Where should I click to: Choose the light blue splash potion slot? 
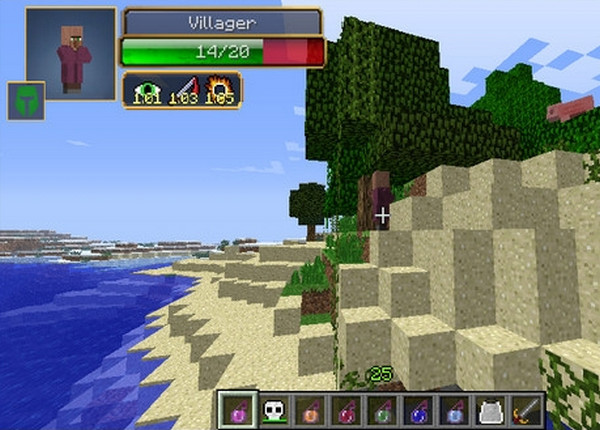(x=454, y=409)
